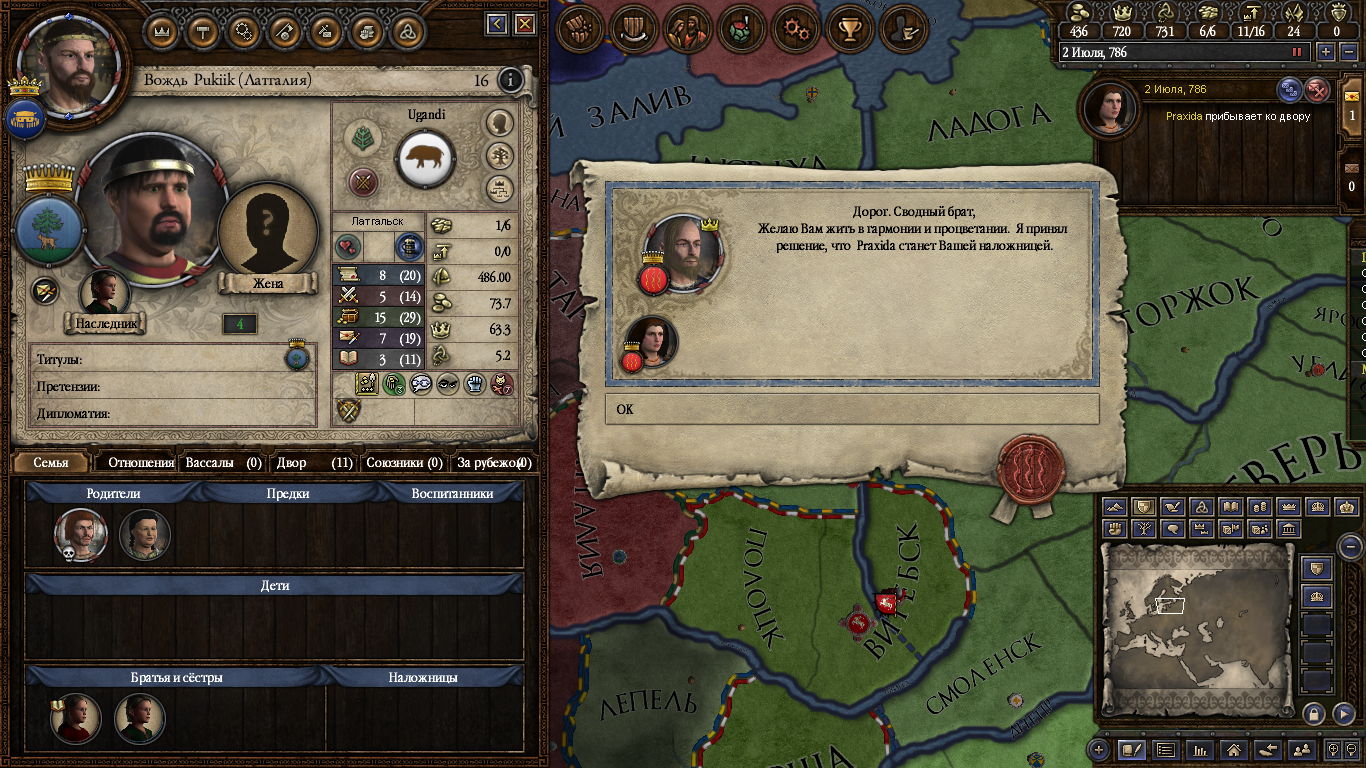The width and height of the screenshot is (1366, 768).
Task: Open the Praxida arrival notification portrait
Action: (1109, 109)
